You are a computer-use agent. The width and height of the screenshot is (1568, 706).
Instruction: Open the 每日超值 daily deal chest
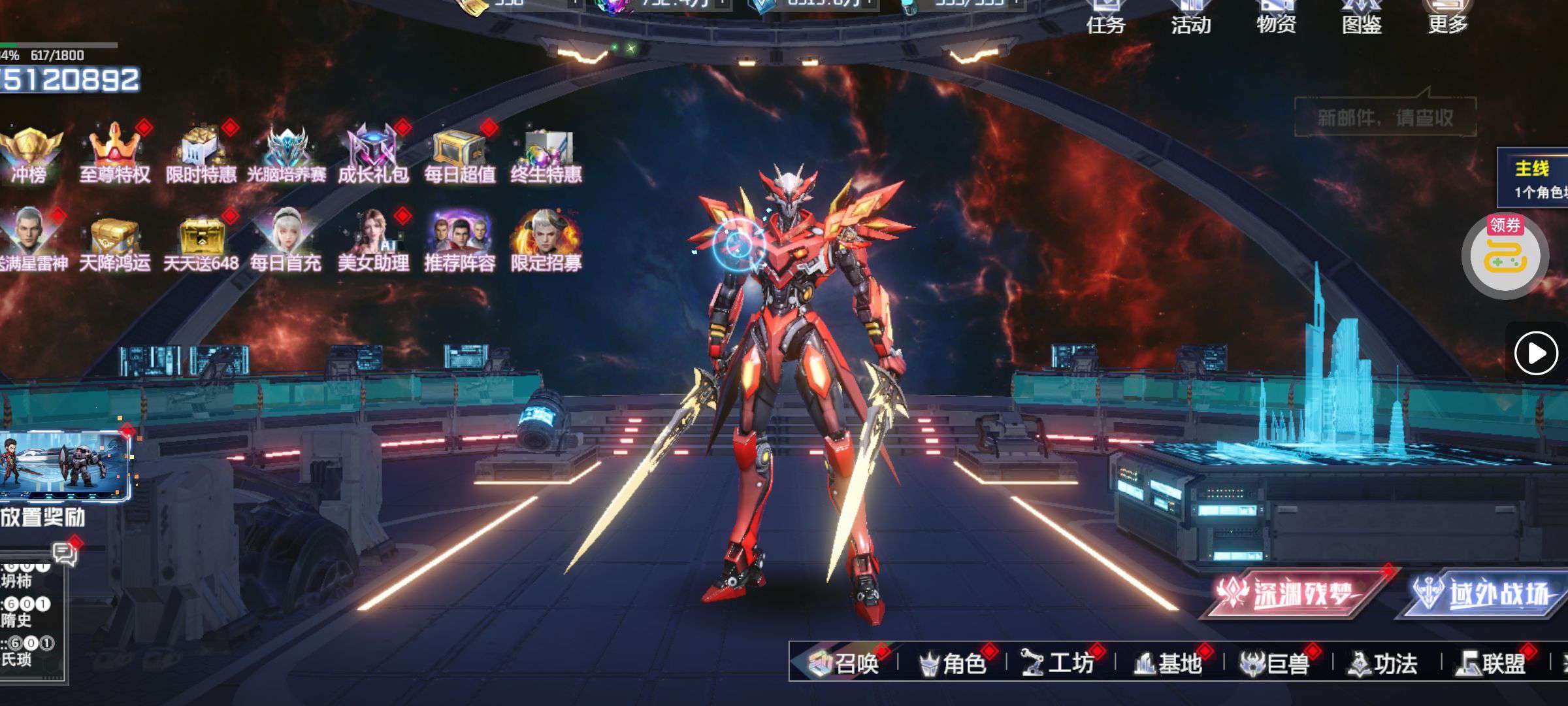click(x=459, y=154)
